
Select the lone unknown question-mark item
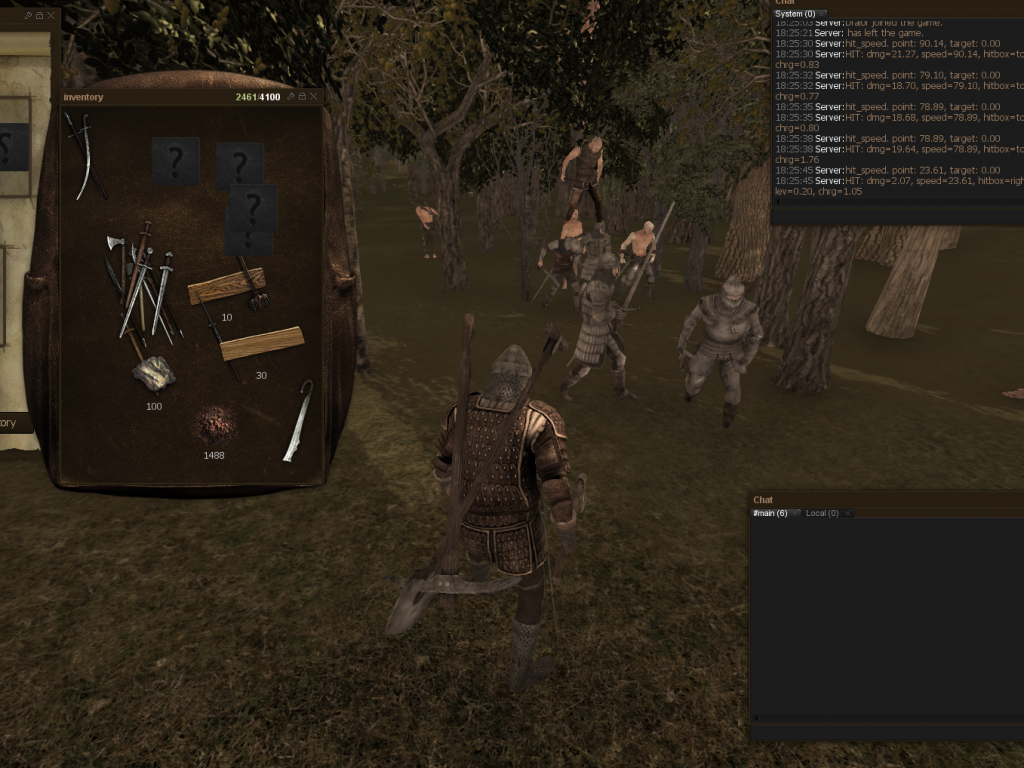click(x=175, y=160)
